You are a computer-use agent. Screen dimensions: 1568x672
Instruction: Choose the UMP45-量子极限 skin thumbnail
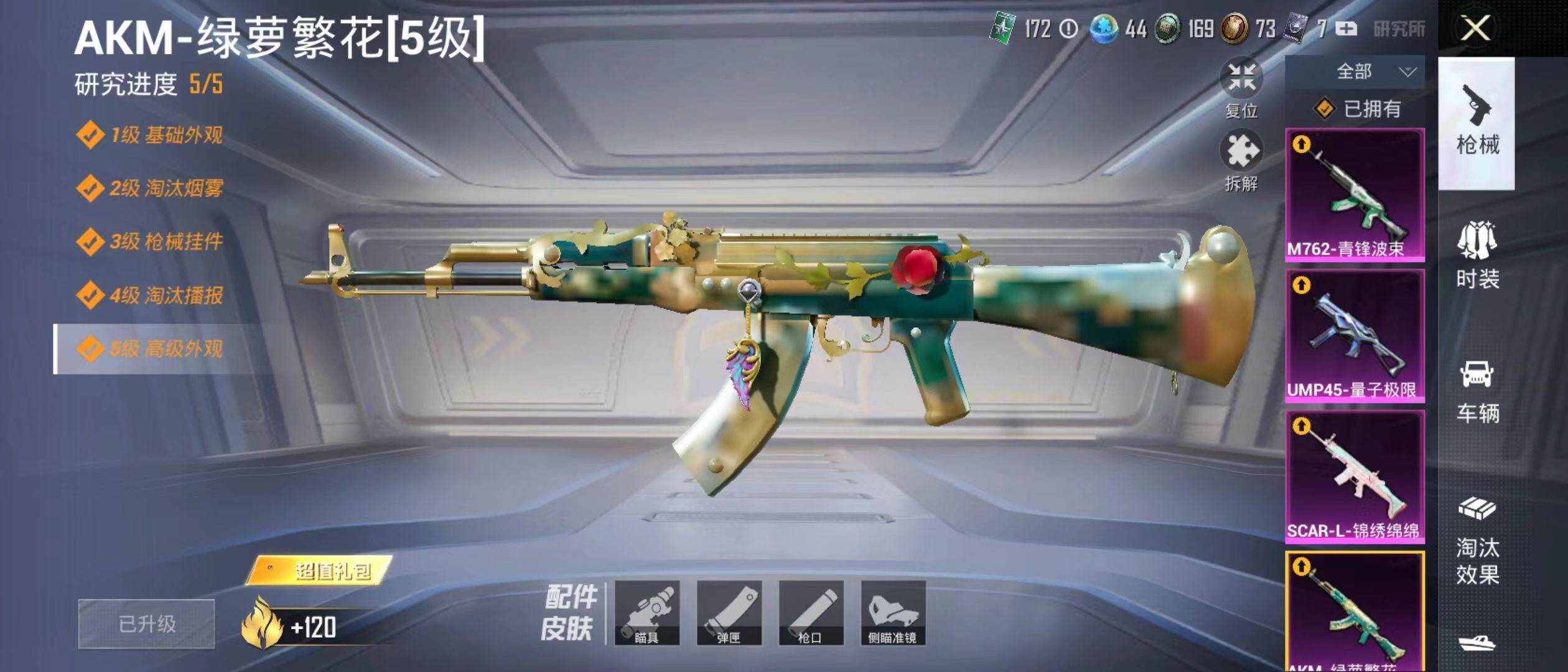[1355, 336]
